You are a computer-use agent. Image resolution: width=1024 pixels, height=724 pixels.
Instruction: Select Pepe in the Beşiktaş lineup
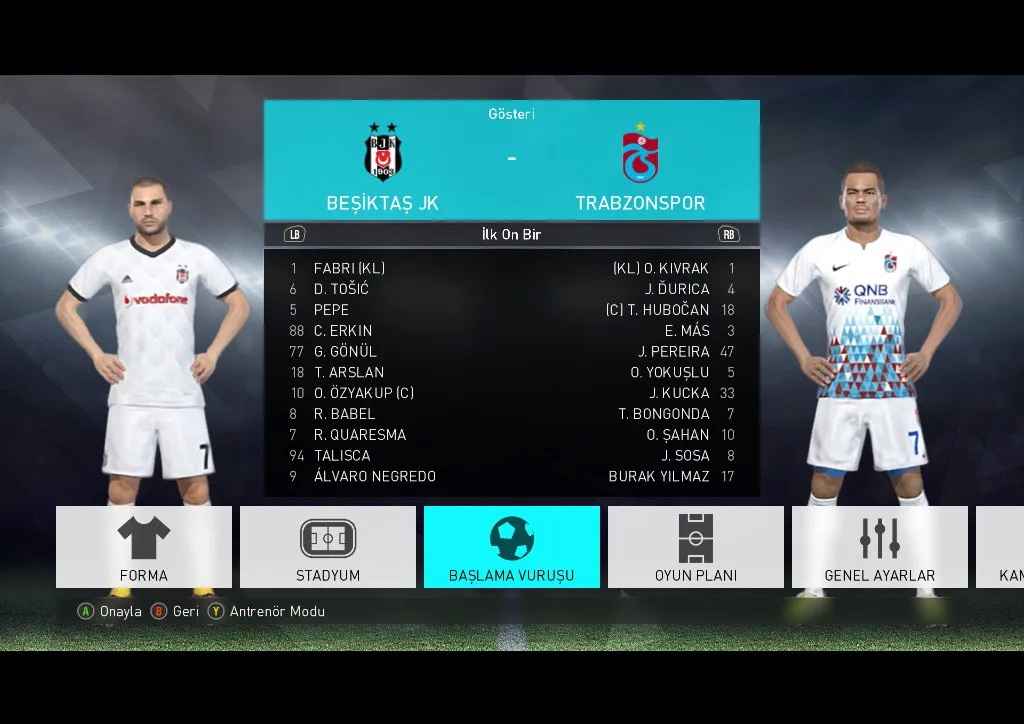point(331,310)
